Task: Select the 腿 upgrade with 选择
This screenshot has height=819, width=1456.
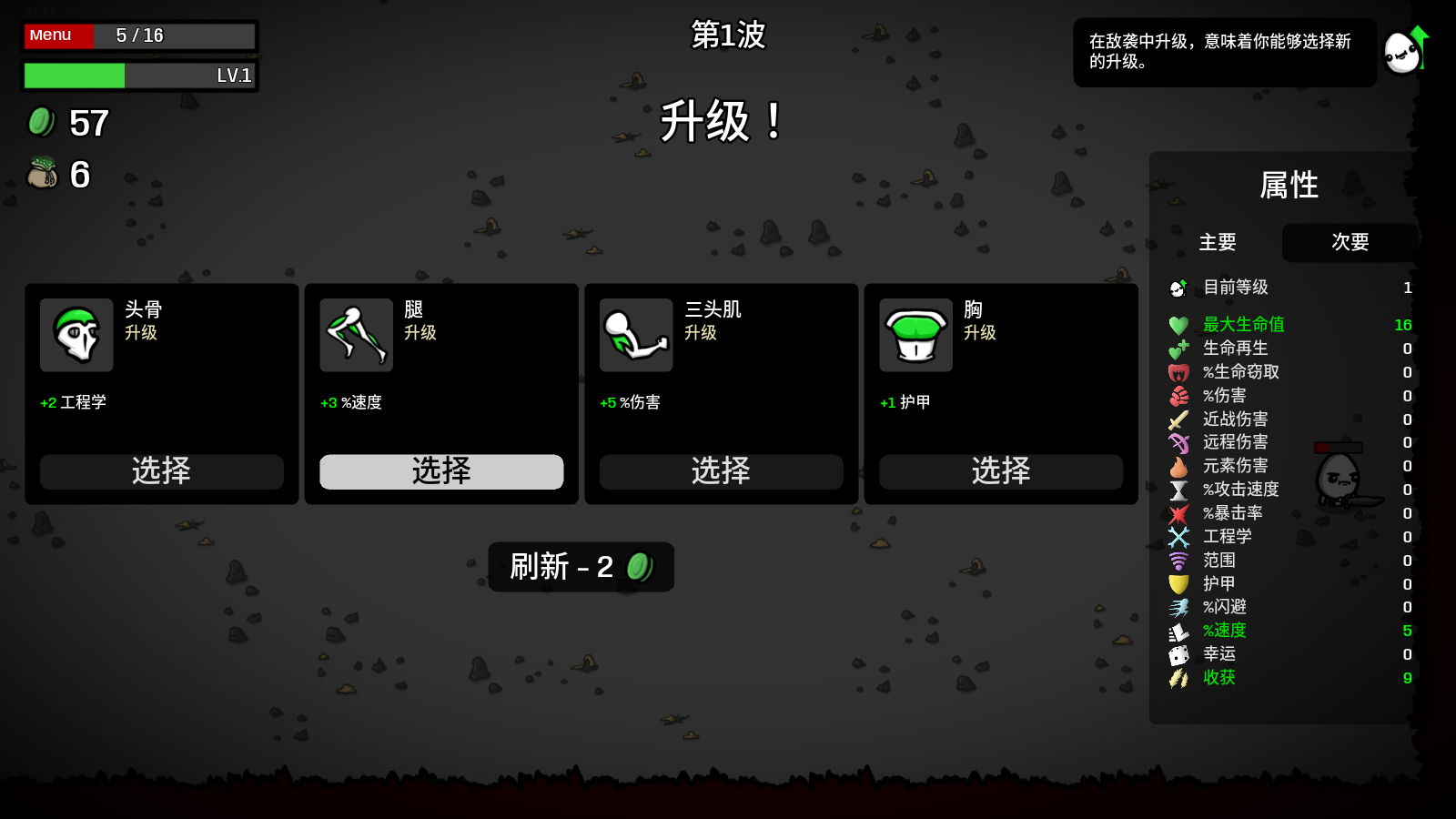Action: click(x=440, y=472)
